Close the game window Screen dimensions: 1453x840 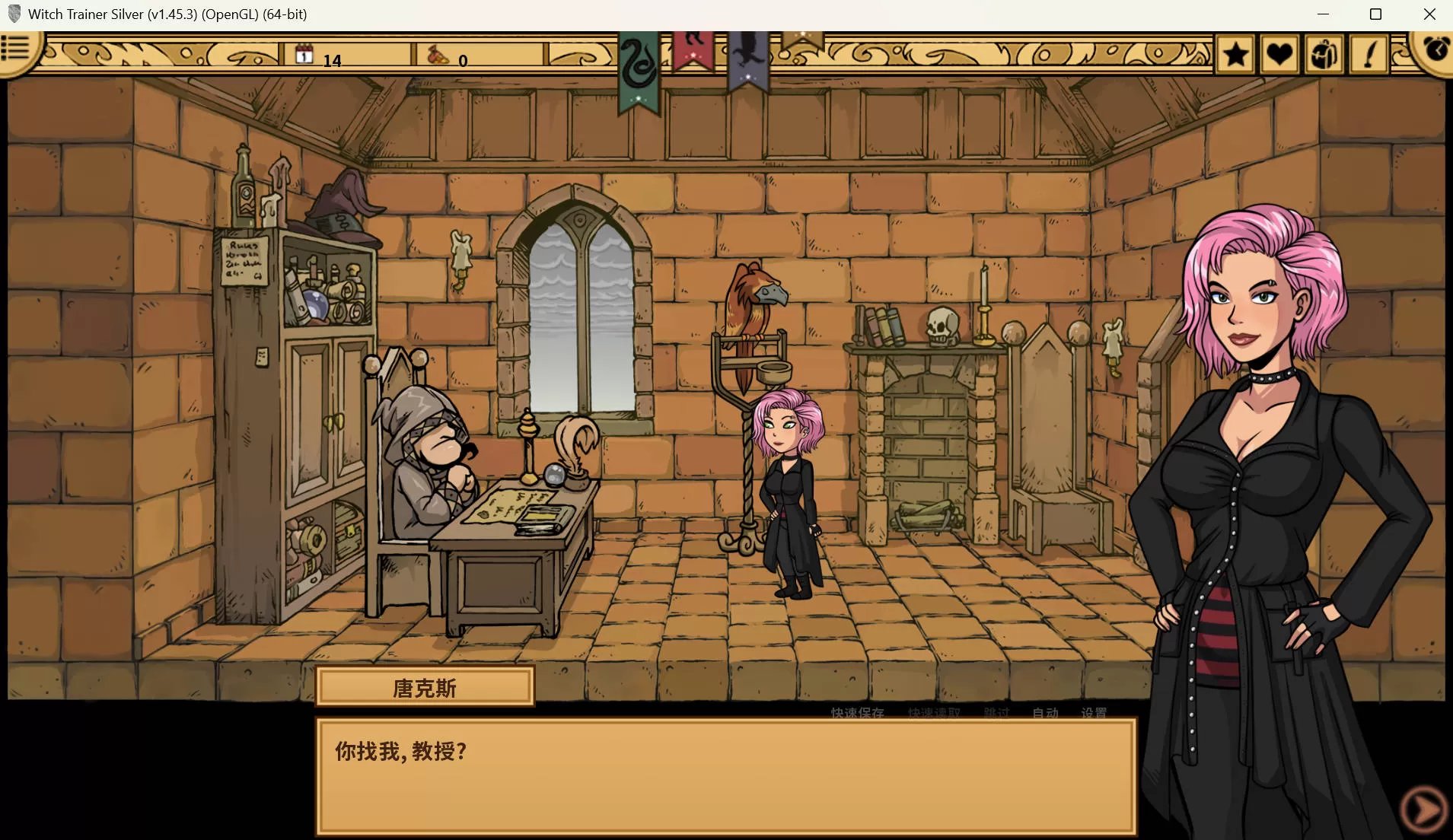(x=1429, y=14)
